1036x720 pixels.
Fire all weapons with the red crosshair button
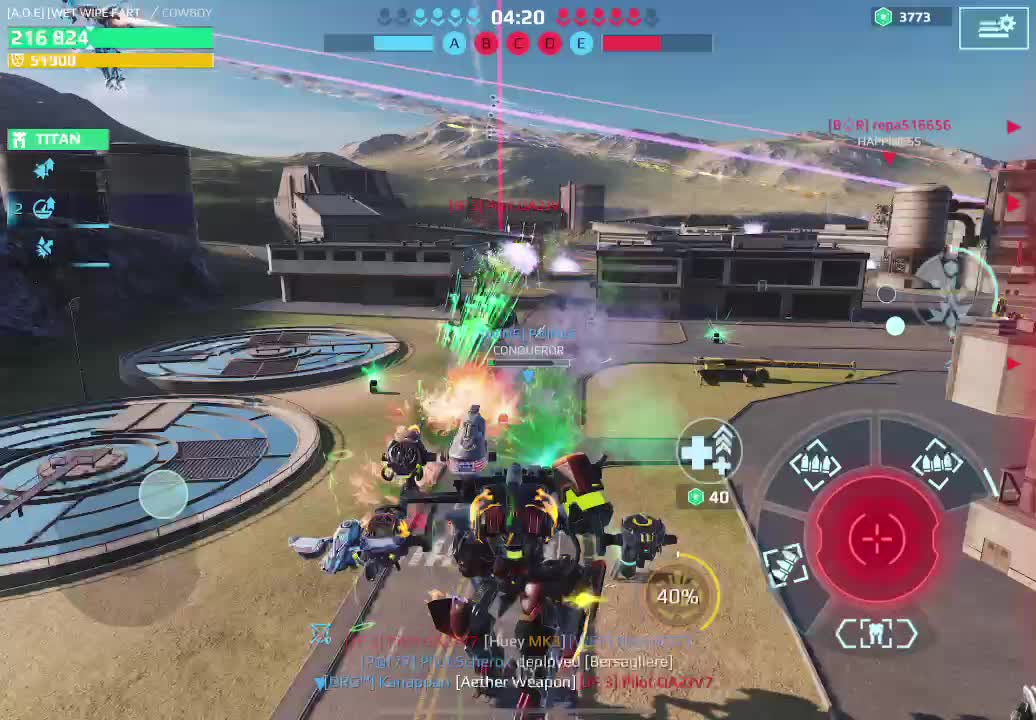point(876,538)
